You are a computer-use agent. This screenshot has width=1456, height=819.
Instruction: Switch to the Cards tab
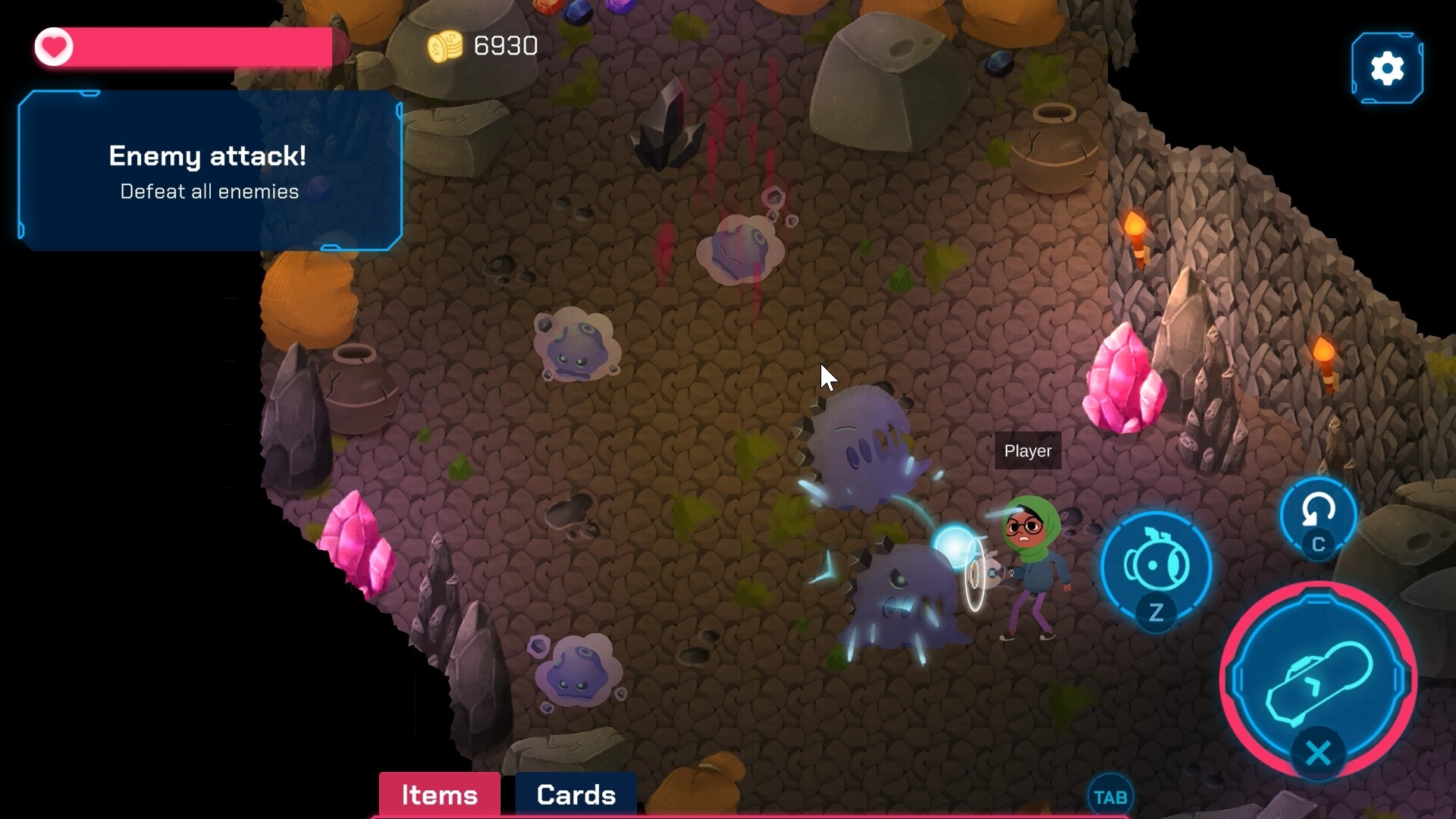[576, 794]
